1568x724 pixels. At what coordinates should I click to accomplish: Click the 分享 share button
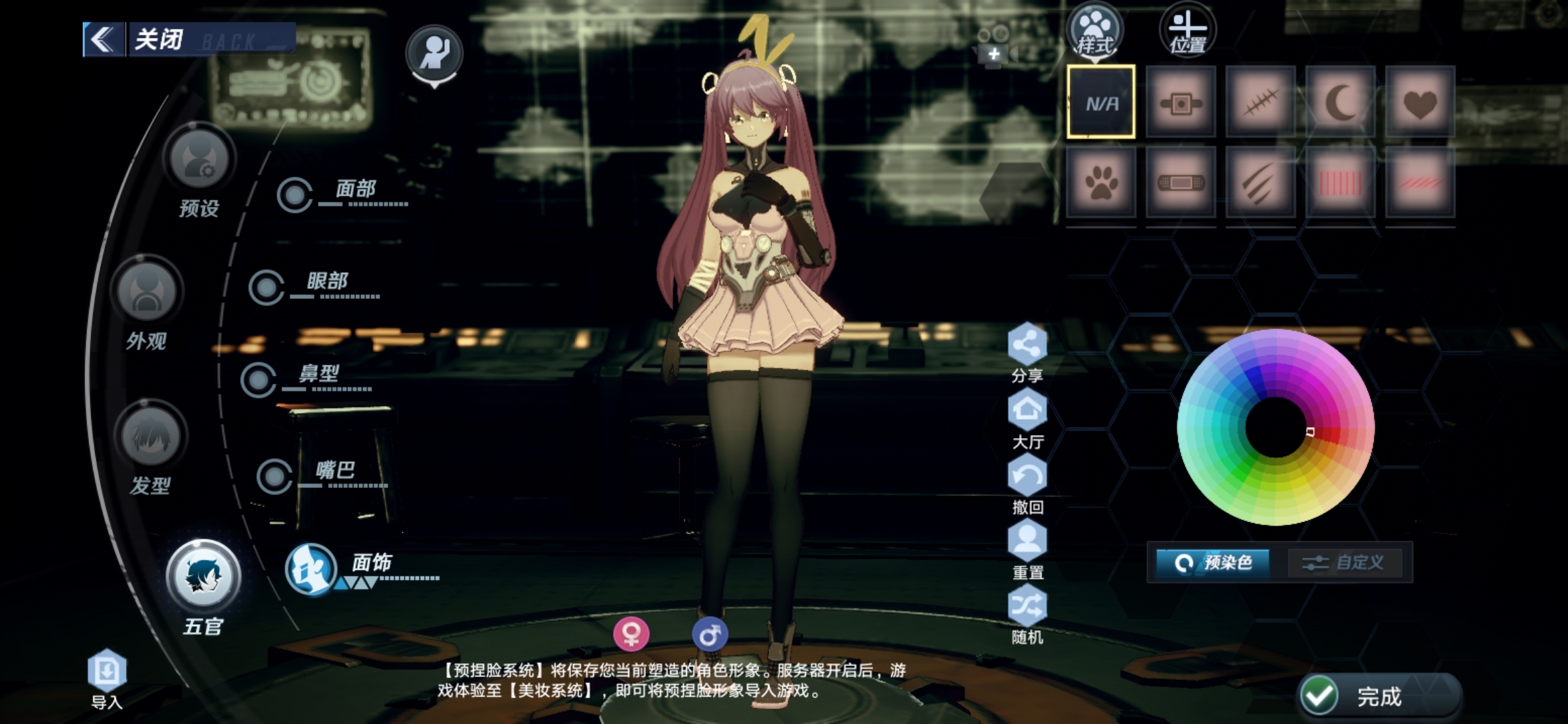pos(1027,345)
